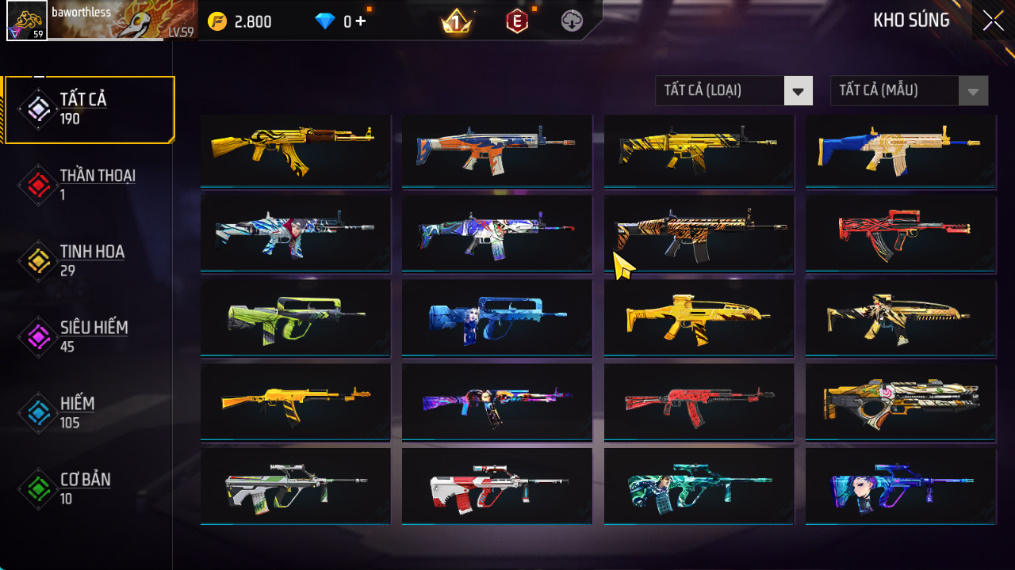Show the Hiếm rarity weapons

coord(90,412)
